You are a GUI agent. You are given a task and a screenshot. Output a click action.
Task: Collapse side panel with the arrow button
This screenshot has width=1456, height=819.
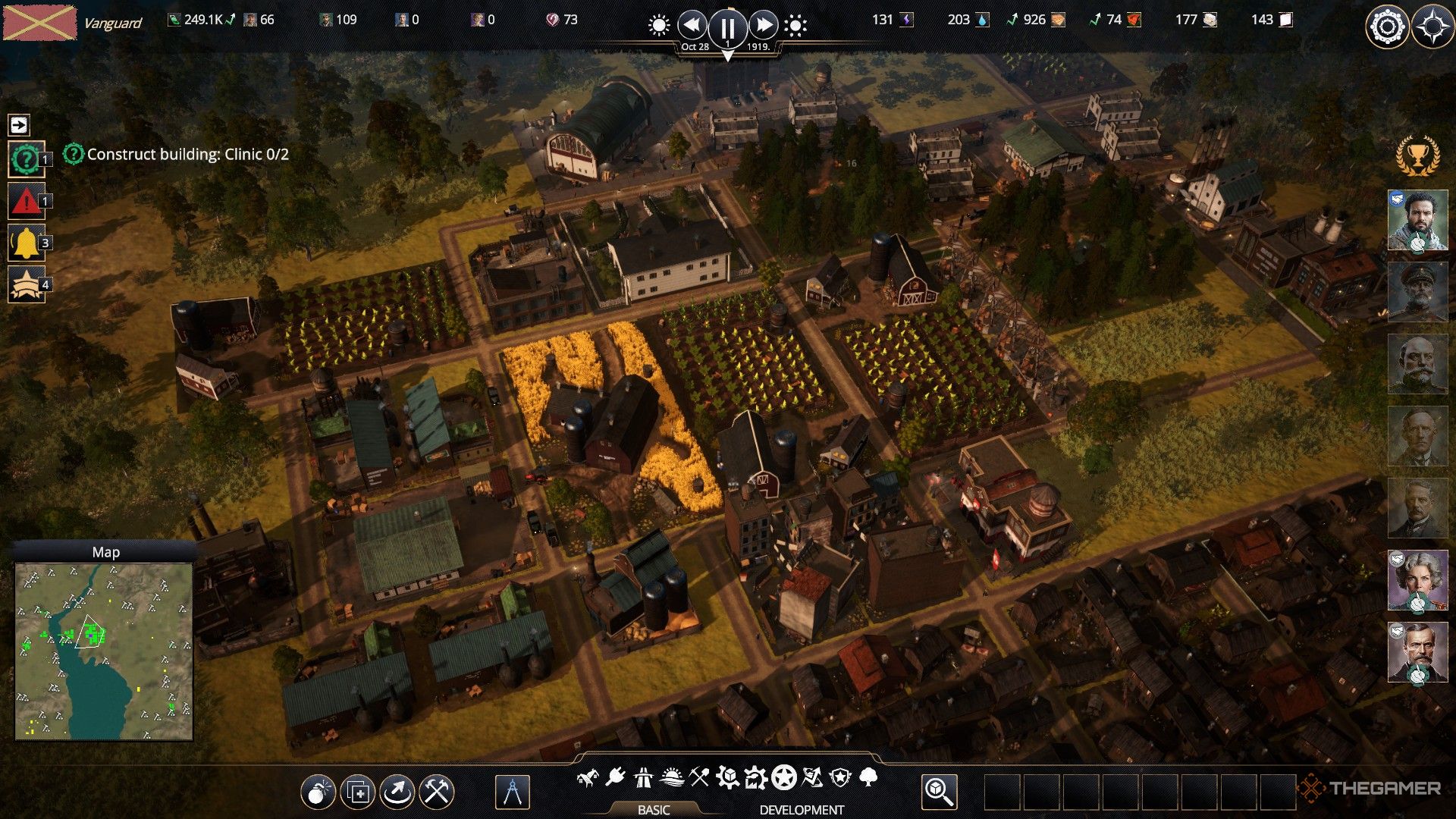point(19,124)
